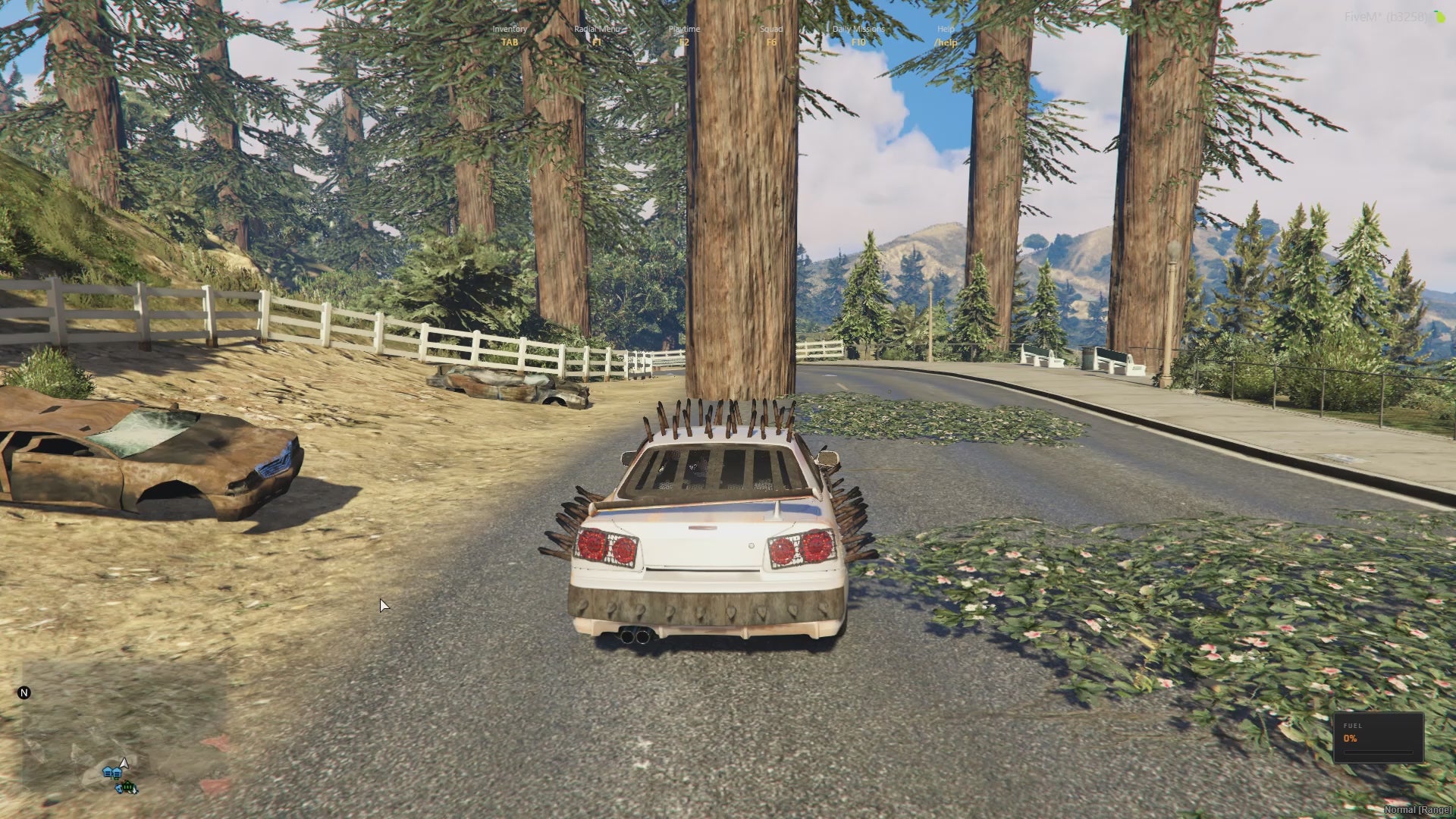This screenshot has width=1456, height=819.
Task: Select the green building marker on minimap
Action: (x=128, y=788)
